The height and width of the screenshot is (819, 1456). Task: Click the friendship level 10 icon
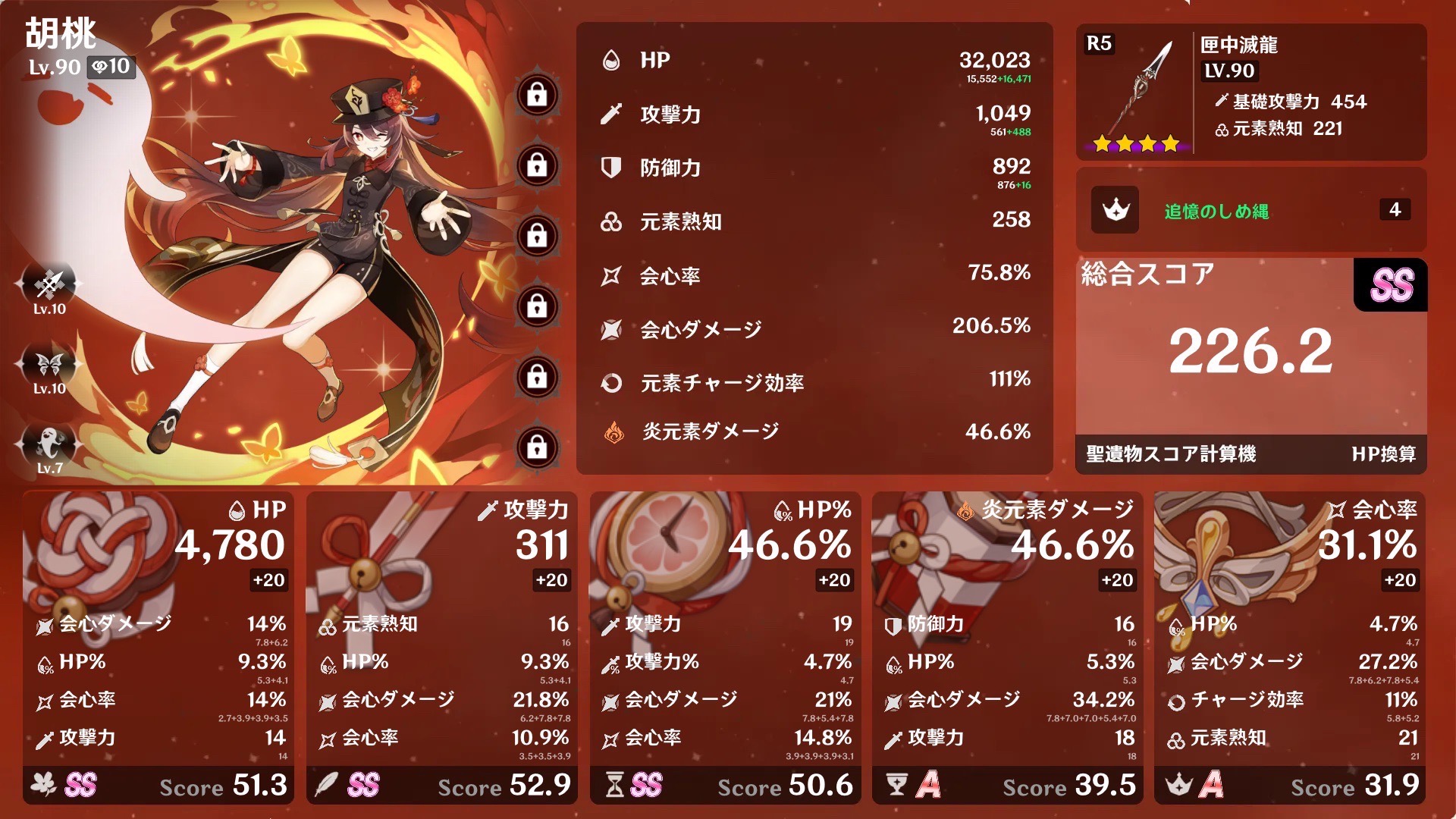pyautogui.click(x=111, y=67)
